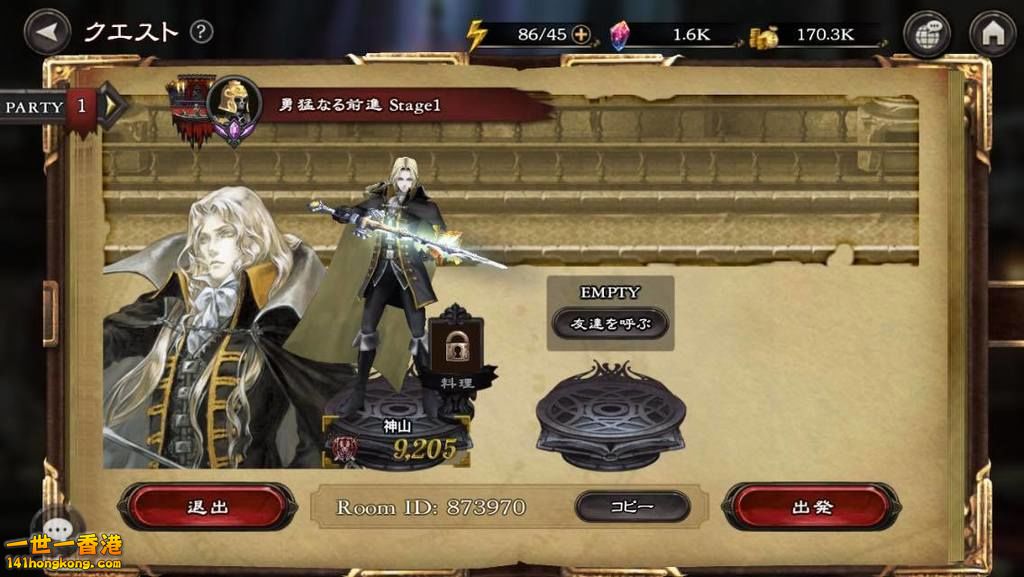Return to the home screen
The width and height of the screenshot is (1024, 577).
(x=992, y=33)
